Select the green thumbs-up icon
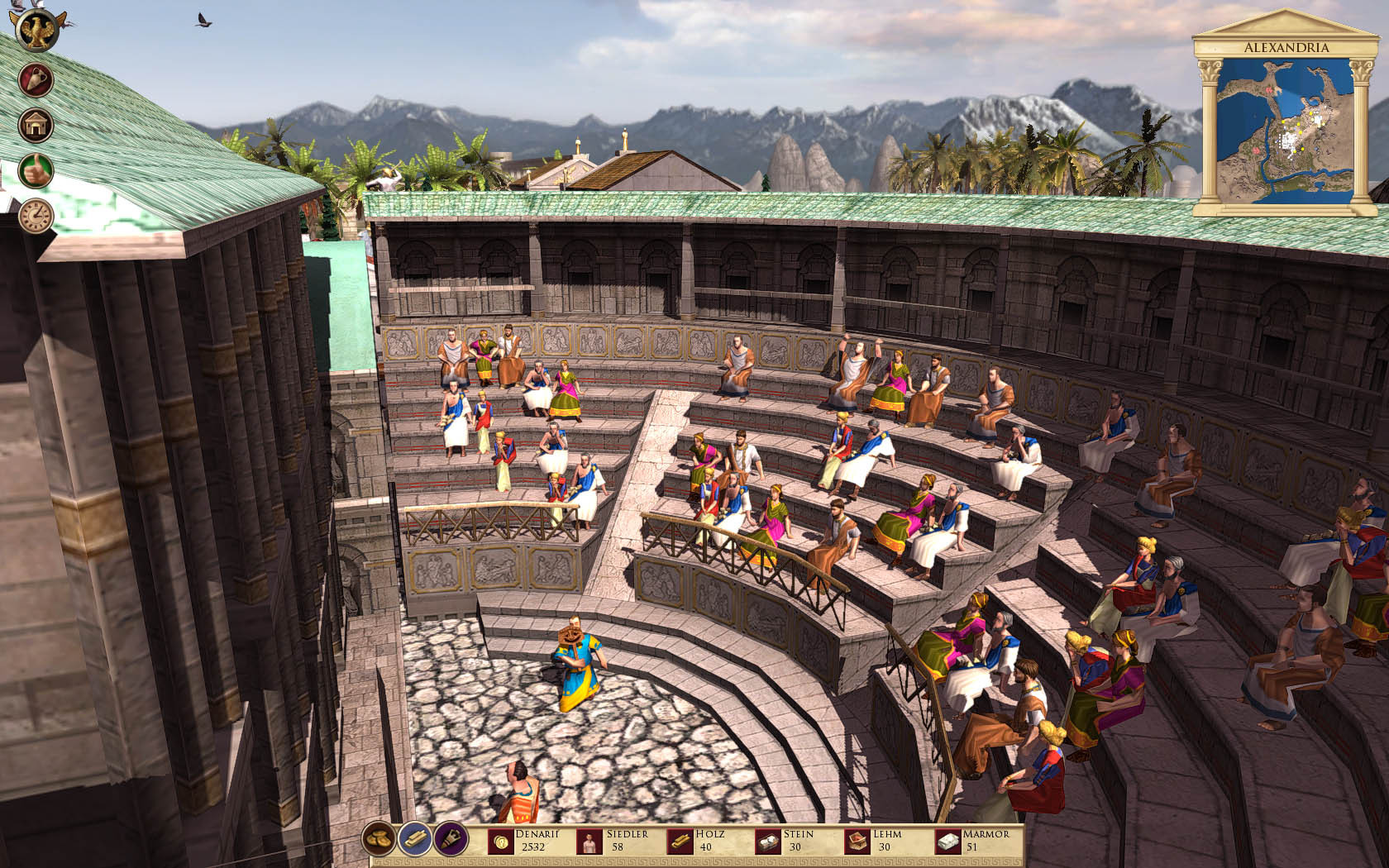Image resolution: width=1389 pixels, height=868 pixels. (36, 170)
